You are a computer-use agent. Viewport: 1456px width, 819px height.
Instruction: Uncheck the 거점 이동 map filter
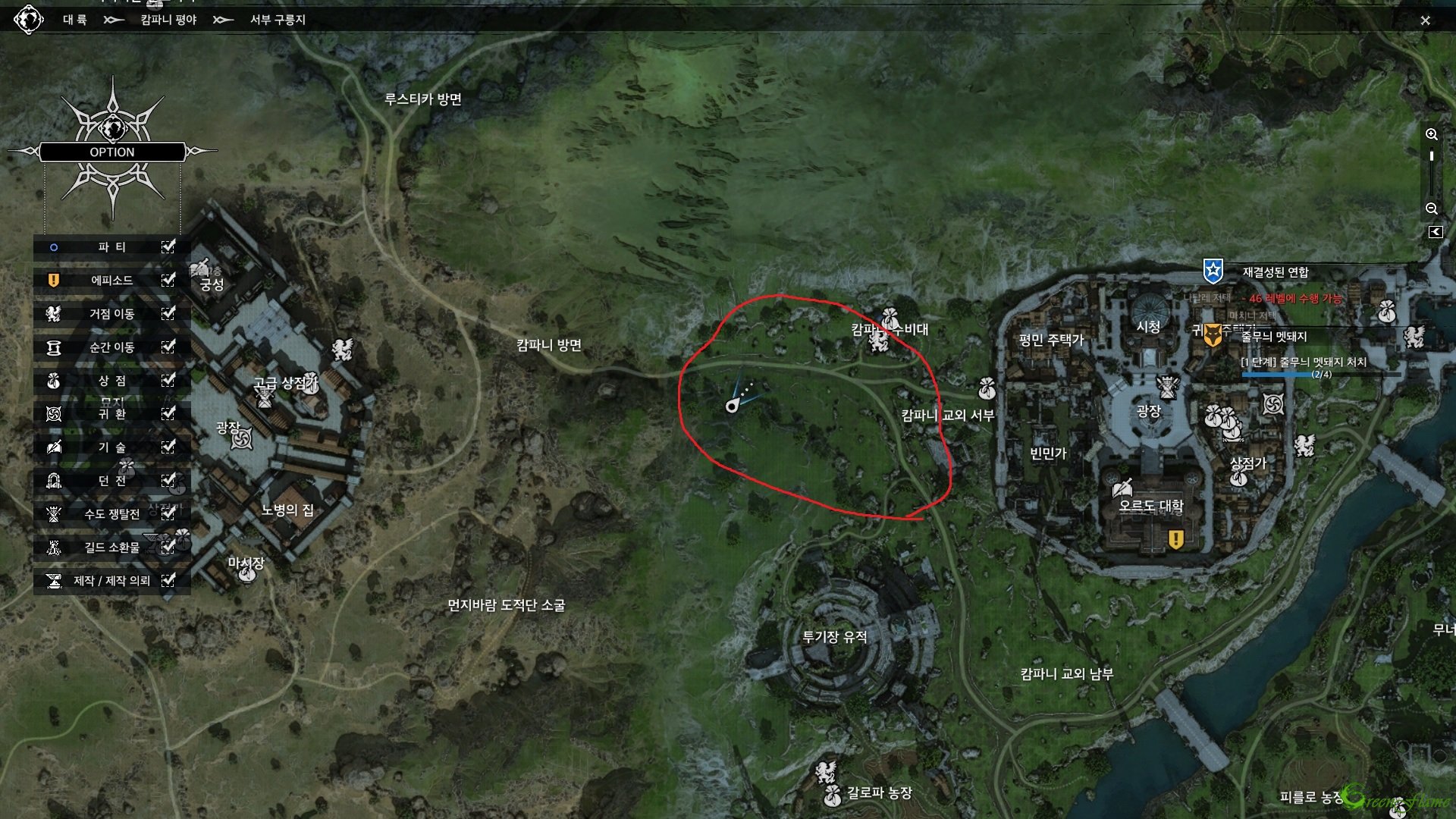coord(168,313)
